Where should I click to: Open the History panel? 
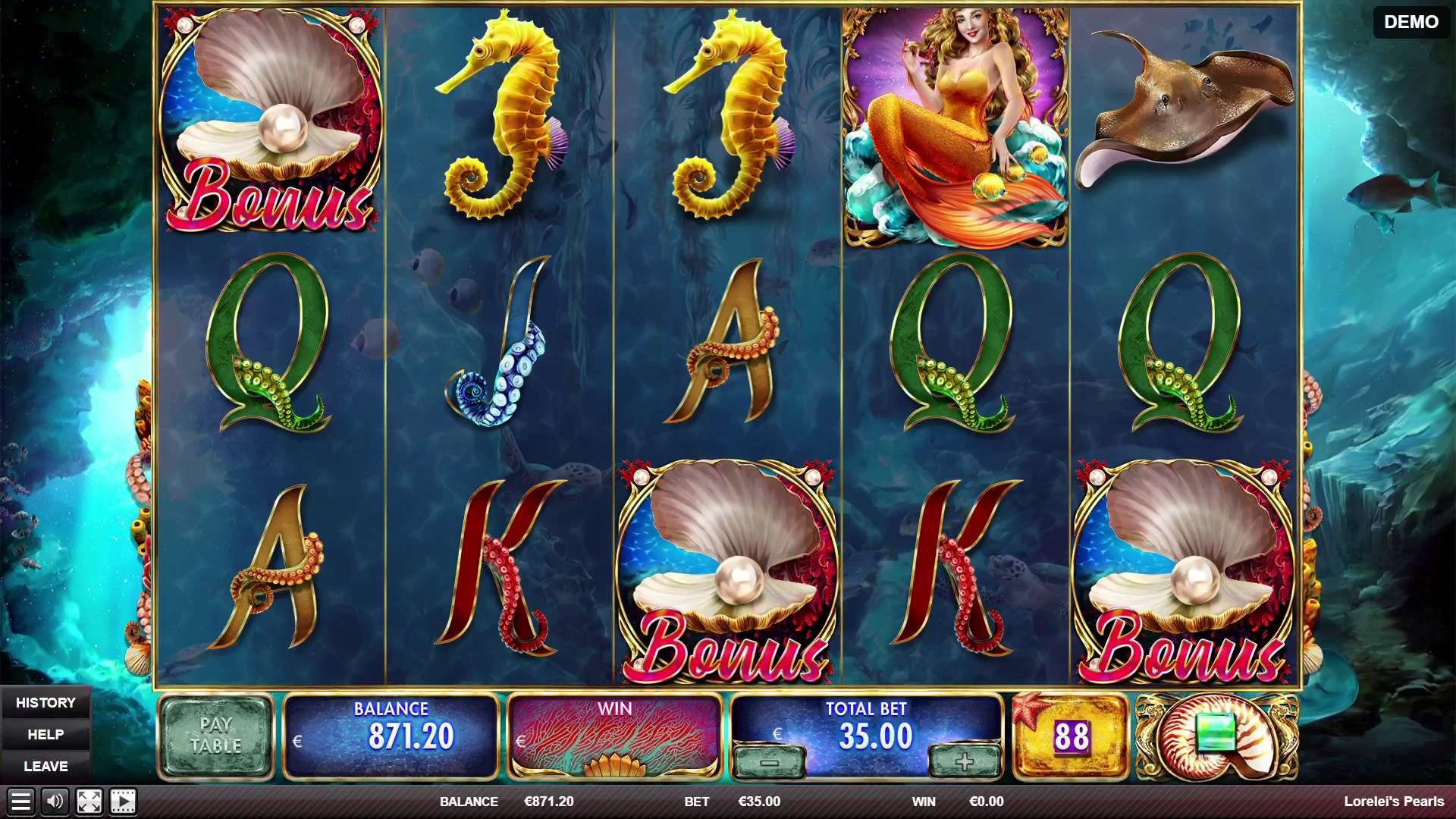[x=45, y=703]
